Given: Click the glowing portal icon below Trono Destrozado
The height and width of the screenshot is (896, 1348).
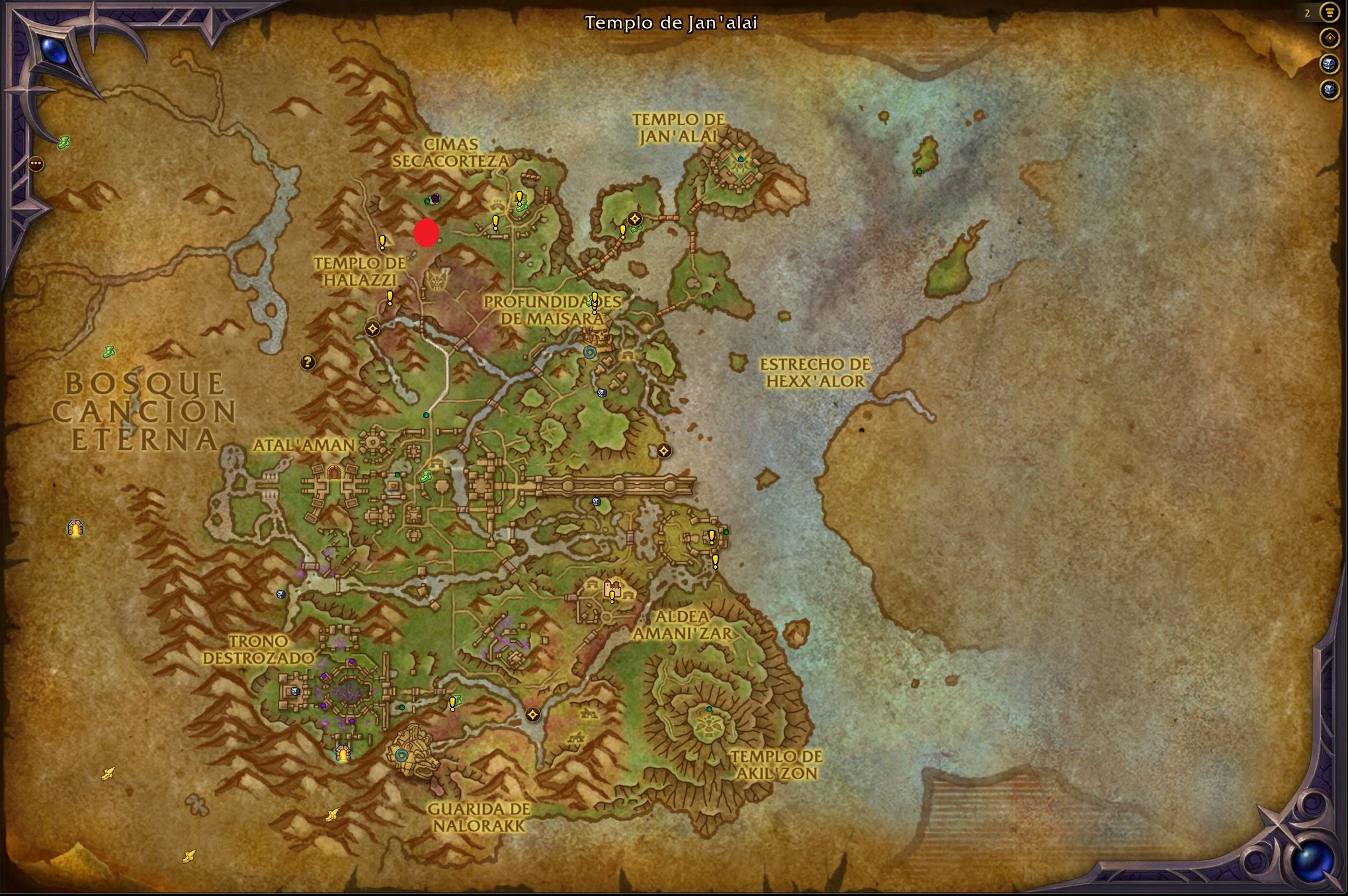Looking at the screenshot, I should click(343, 753).
